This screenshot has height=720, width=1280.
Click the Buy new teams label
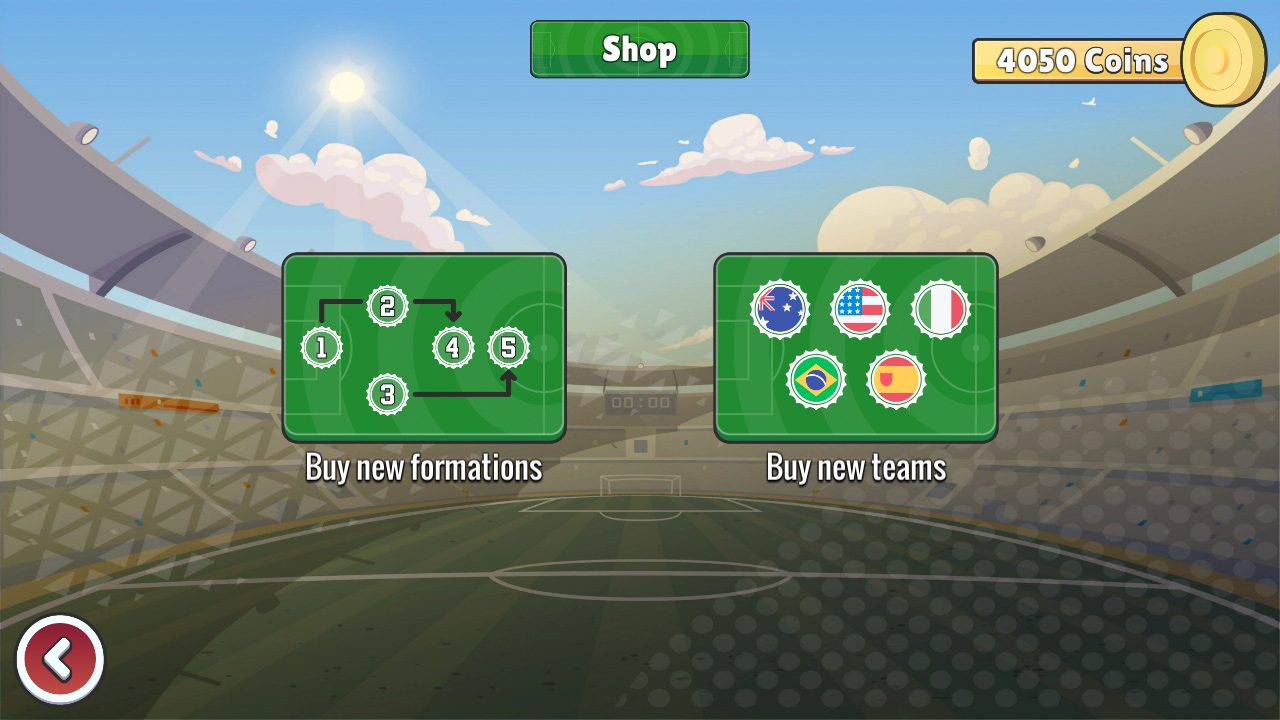856,466
